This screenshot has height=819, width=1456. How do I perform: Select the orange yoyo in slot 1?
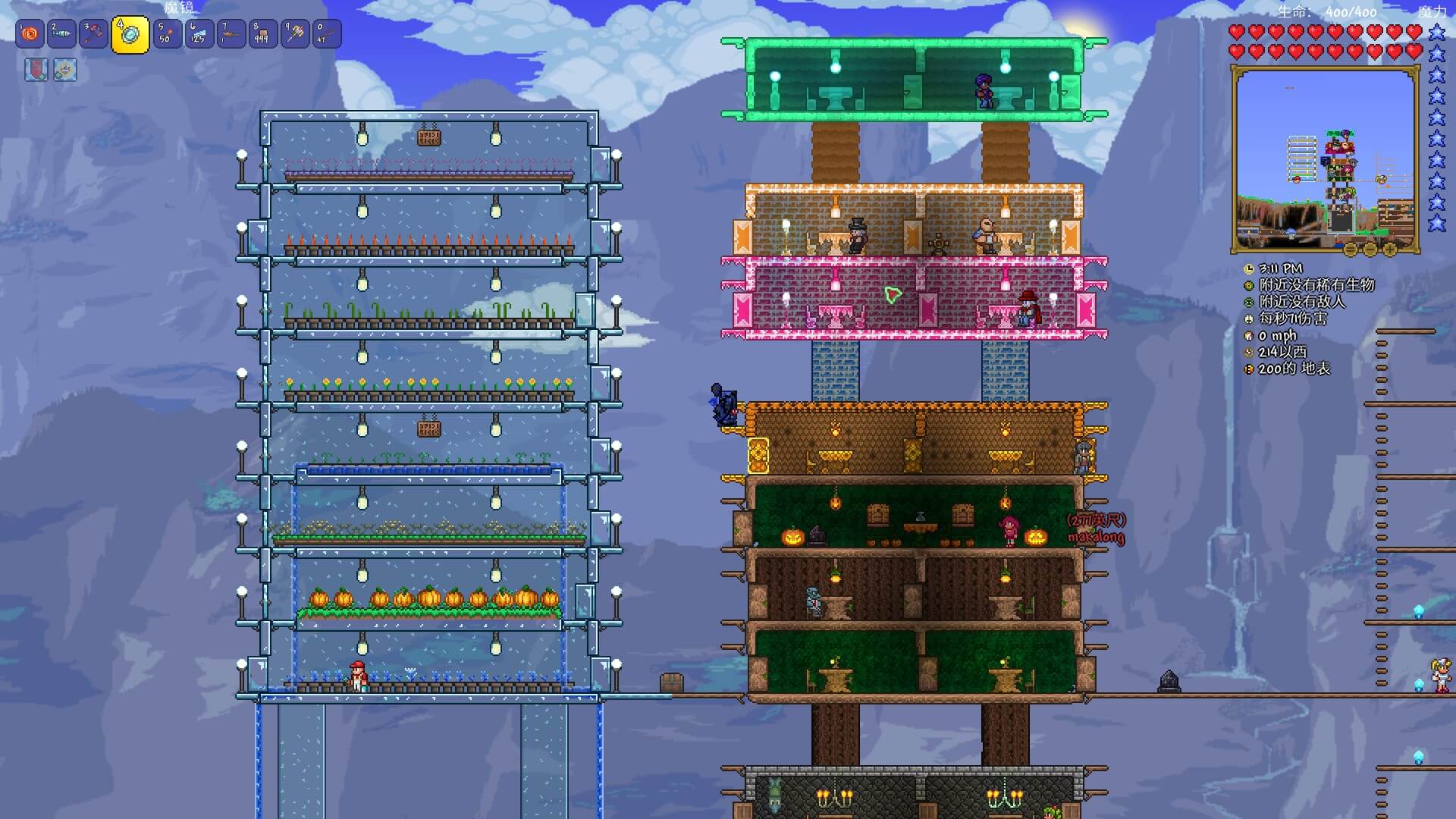[30, 34]
